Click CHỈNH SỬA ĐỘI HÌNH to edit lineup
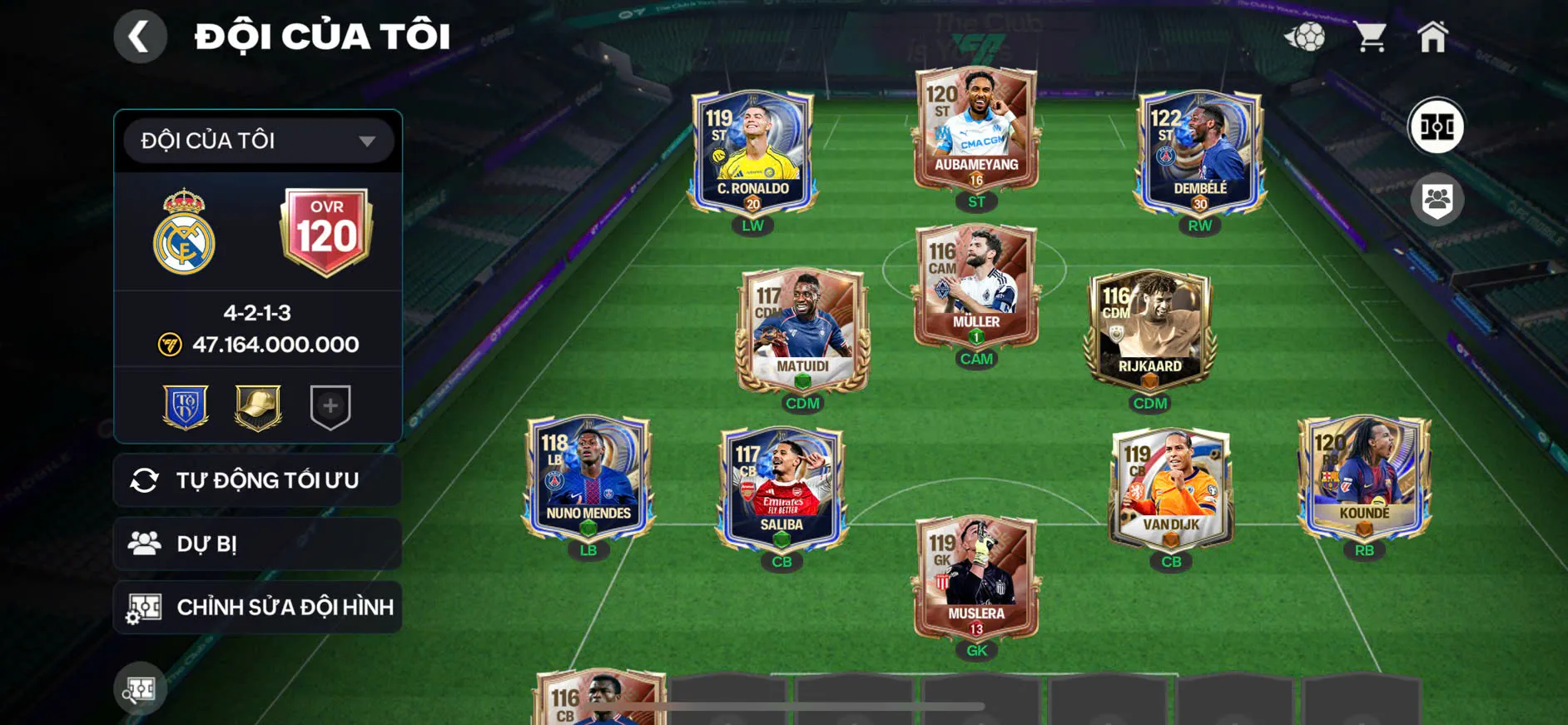The image size is (1568, 725). point(256,607)
